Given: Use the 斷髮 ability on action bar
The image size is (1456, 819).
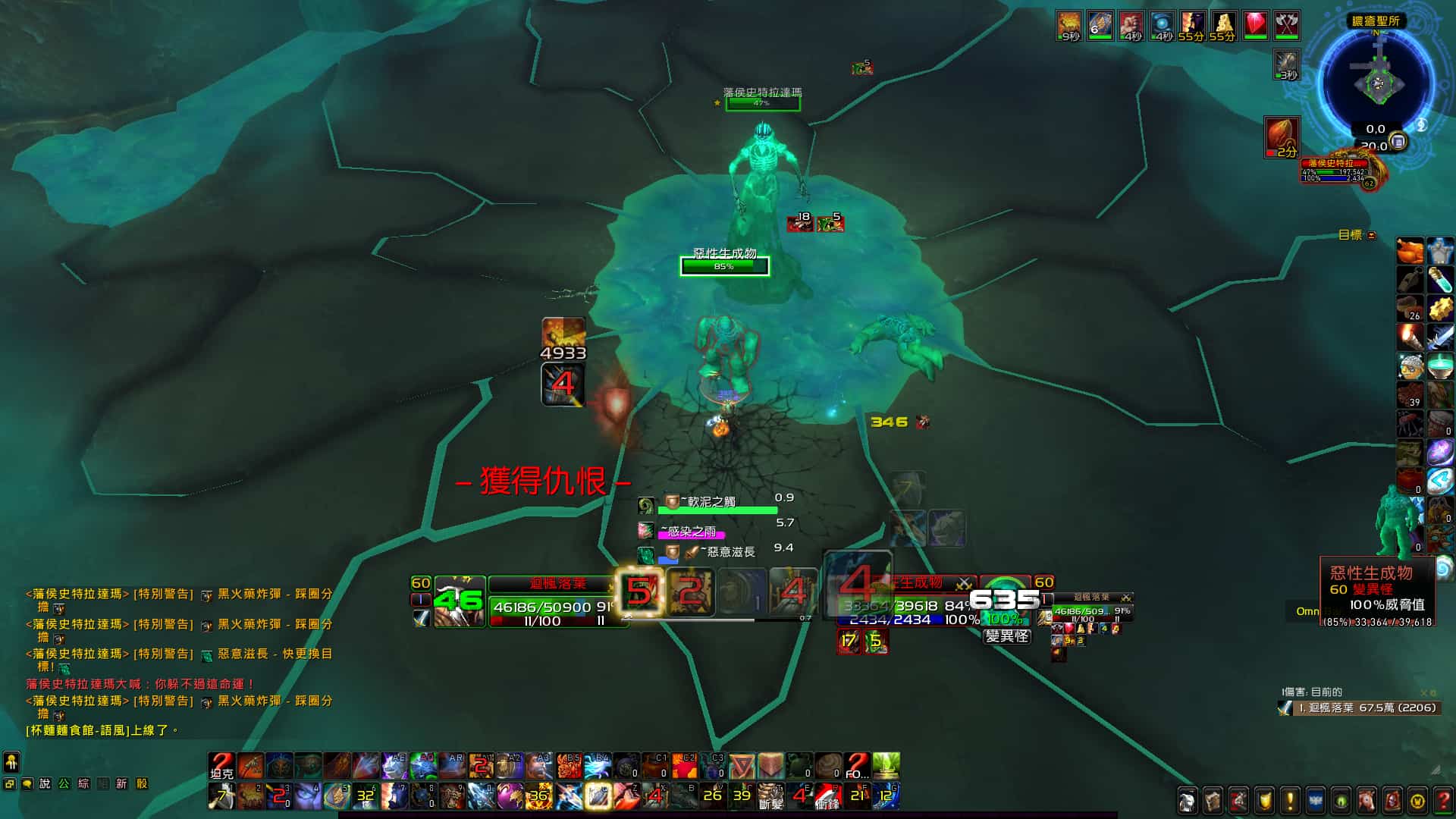Looking at the screenshot, I should pyautogui.click(x=770, y=796).
